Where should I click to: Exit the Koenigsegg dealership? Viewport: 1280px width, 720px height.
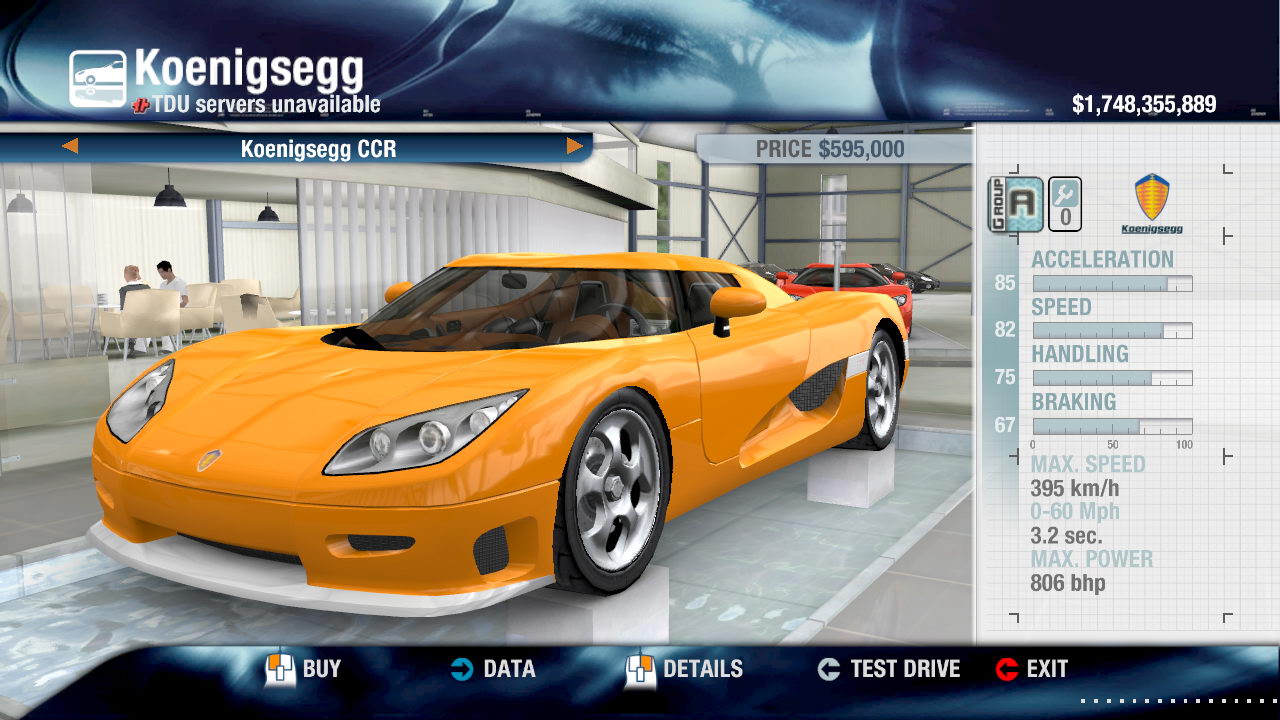click(x=1032, y=669)
